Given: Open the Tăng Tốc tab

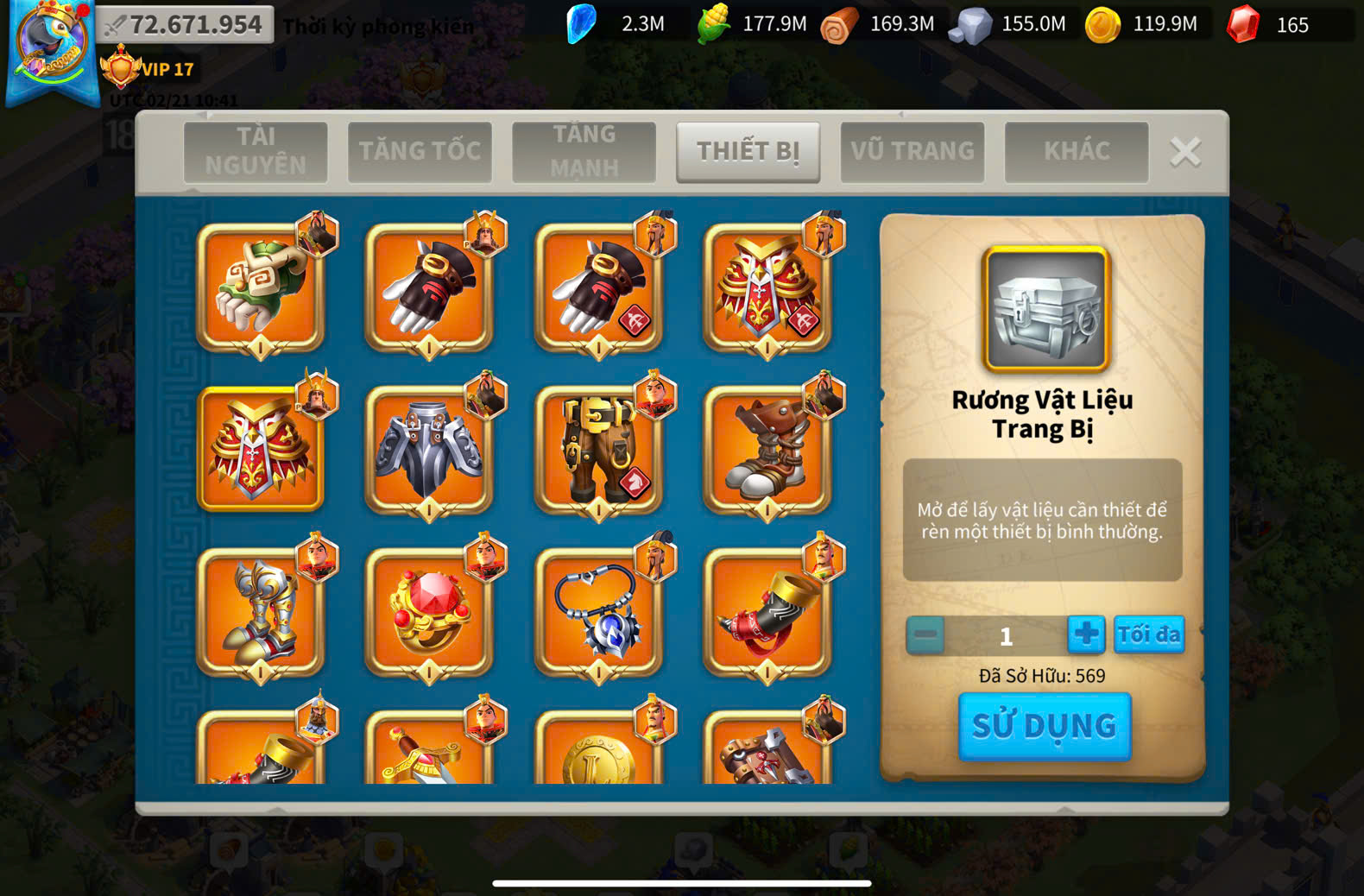Looking at the screenshot, I should (420, 151).
